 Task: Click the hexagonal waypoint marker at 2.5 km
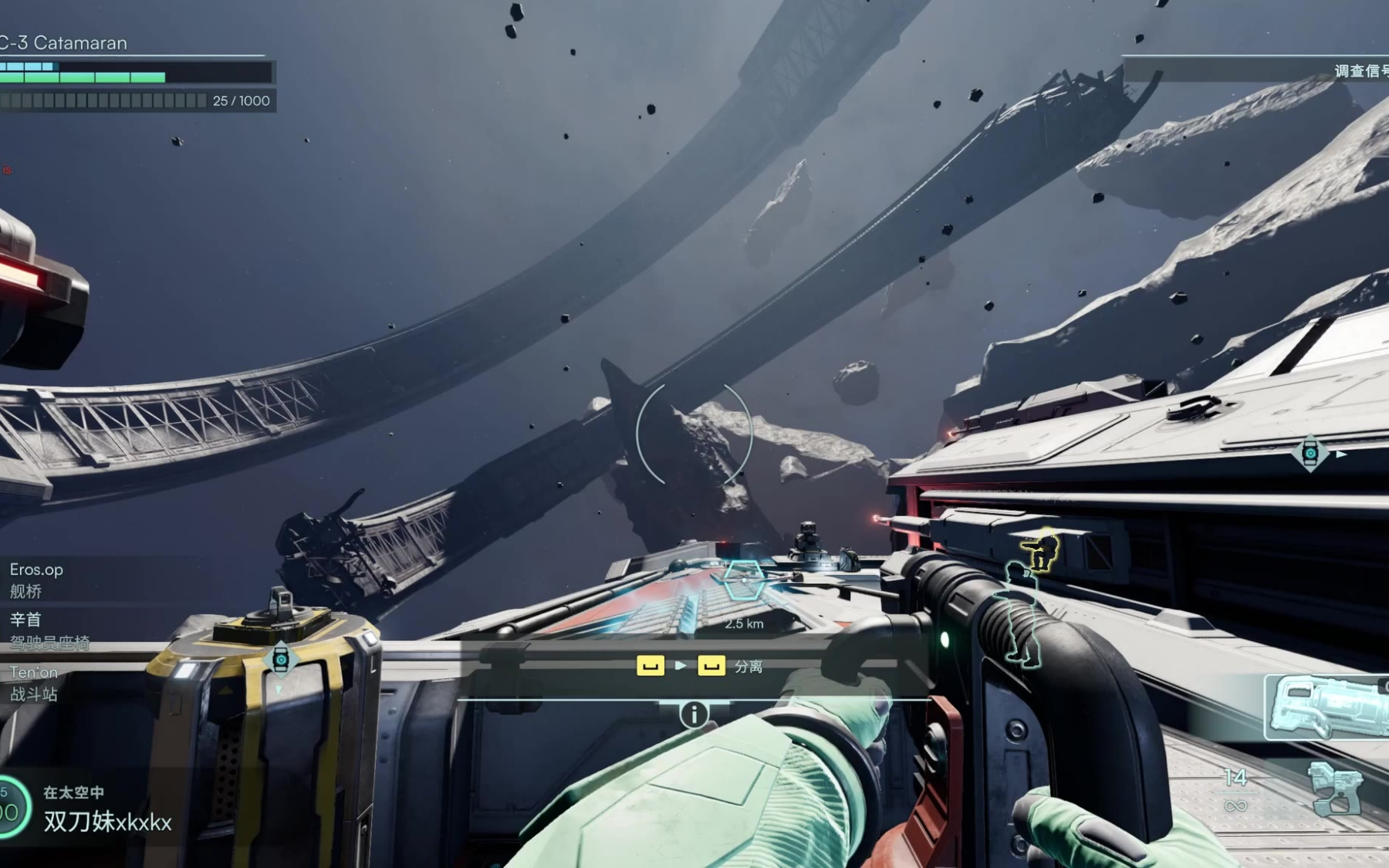tap(743, 581)
